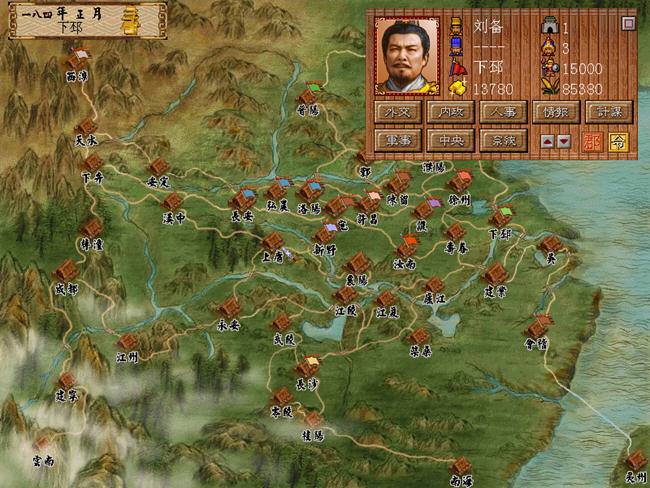Viewport: 650px width, 488px height.
Task: Select the 長沙 city marker
Action: [x=307, y=367]
